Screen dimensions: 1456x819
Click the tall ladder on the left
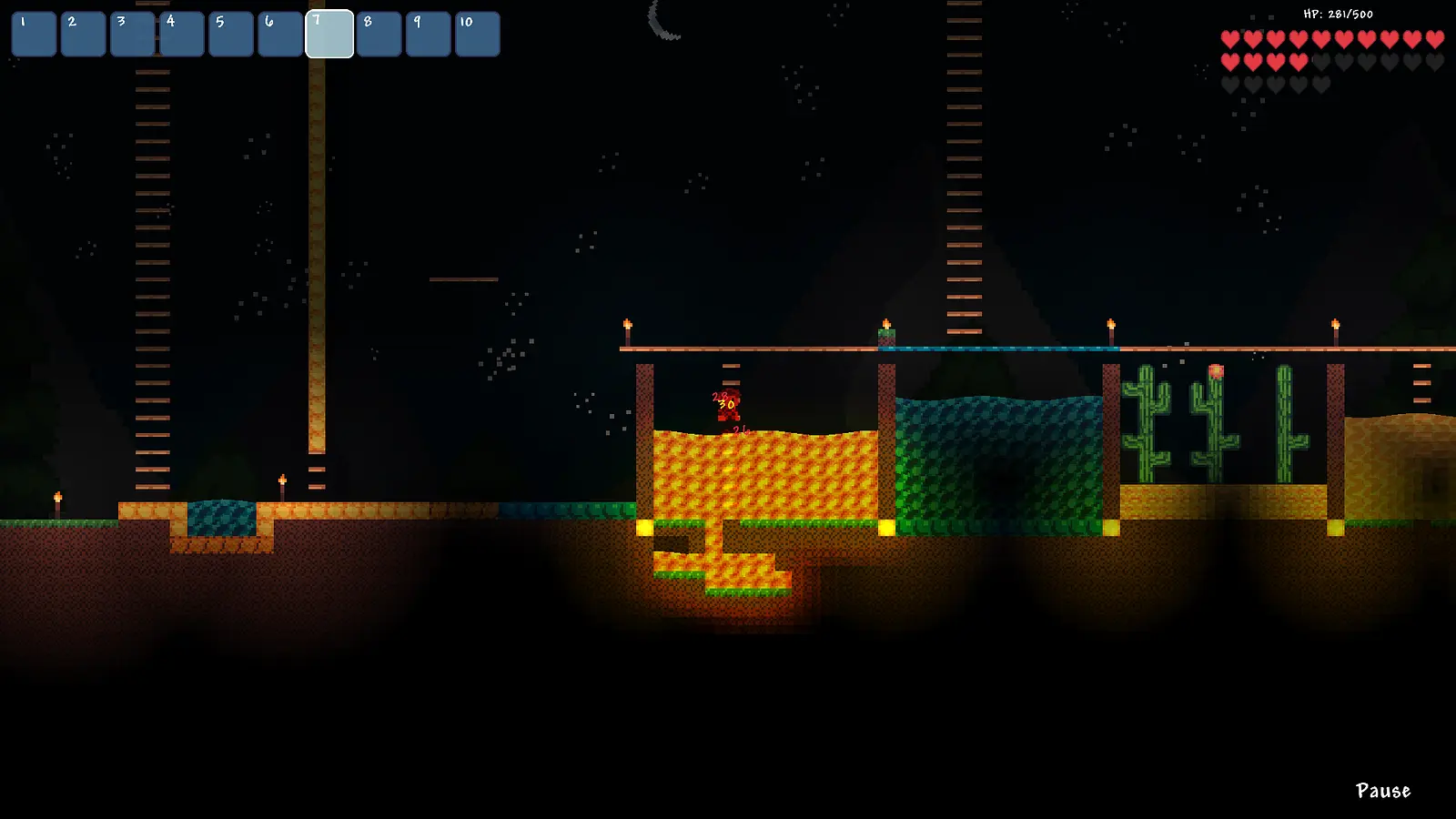[x=150, y=273]
